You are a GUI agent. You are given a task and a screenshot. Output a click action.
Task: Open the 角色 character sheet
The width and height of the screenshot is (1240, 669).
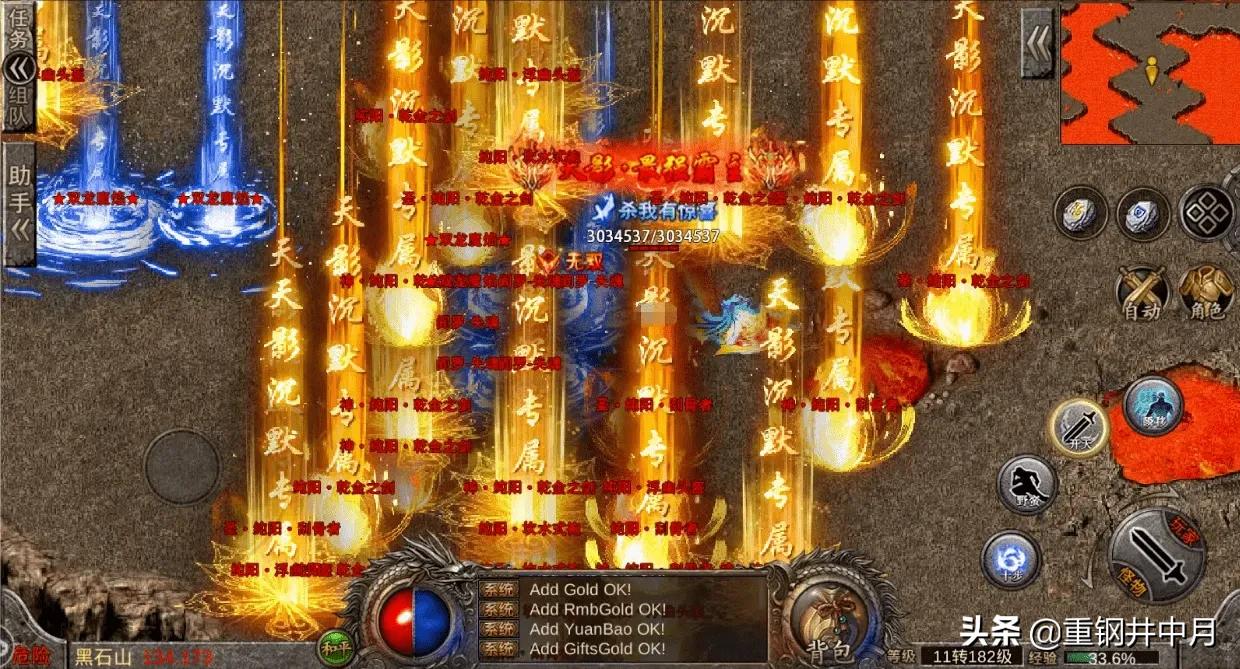tap(1206, 292)
